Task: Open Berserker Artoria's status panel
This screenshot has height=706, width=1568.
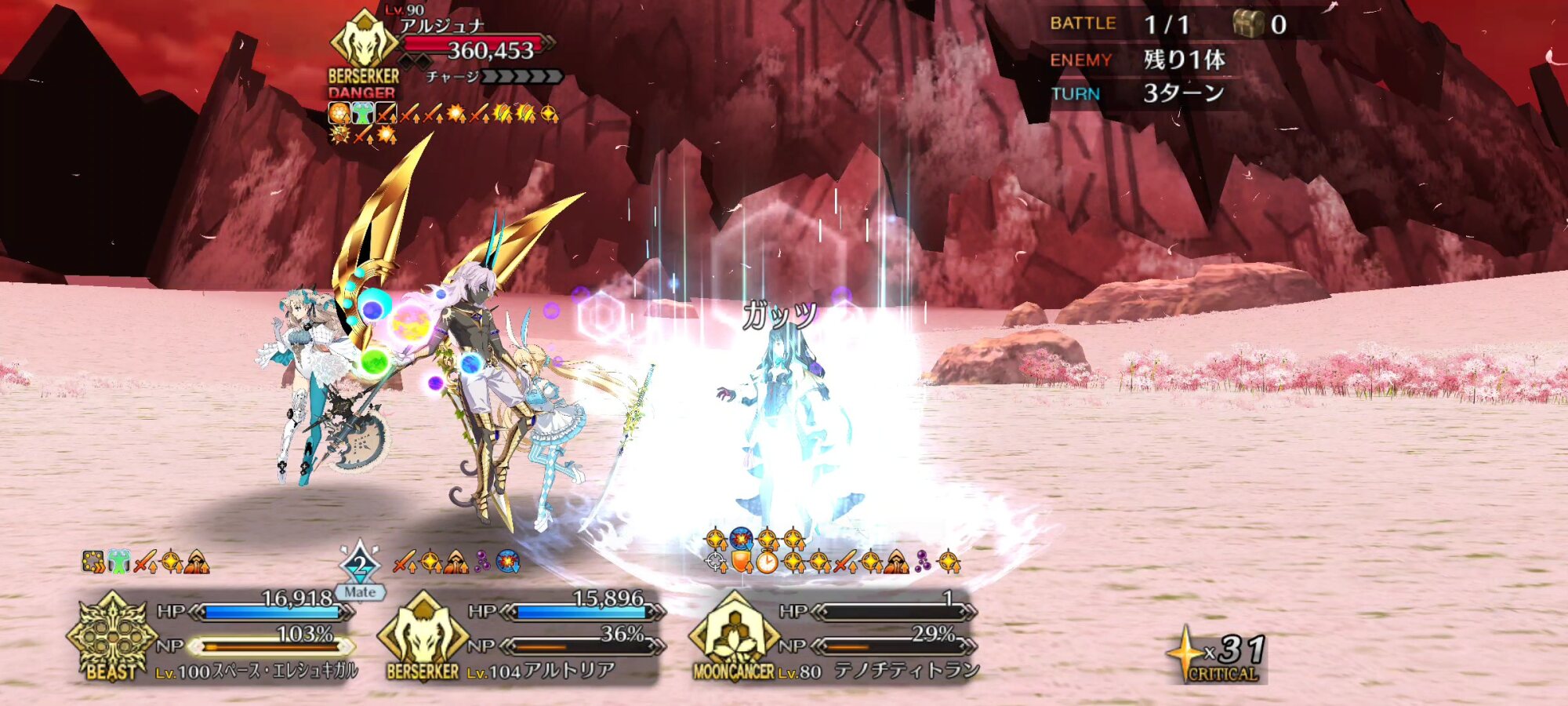Action: tap(521, 637)
